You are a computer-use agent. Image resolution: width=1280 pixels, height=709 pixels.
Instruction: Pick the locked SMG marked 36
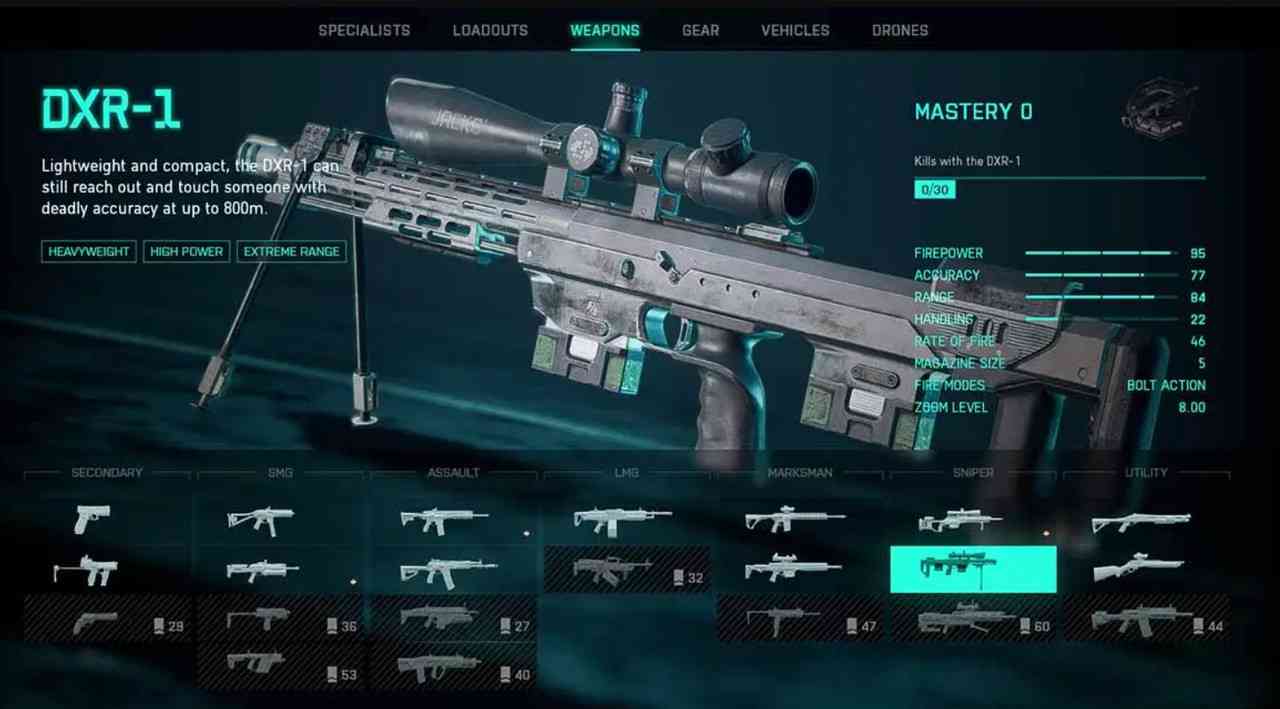click(281, 621)
